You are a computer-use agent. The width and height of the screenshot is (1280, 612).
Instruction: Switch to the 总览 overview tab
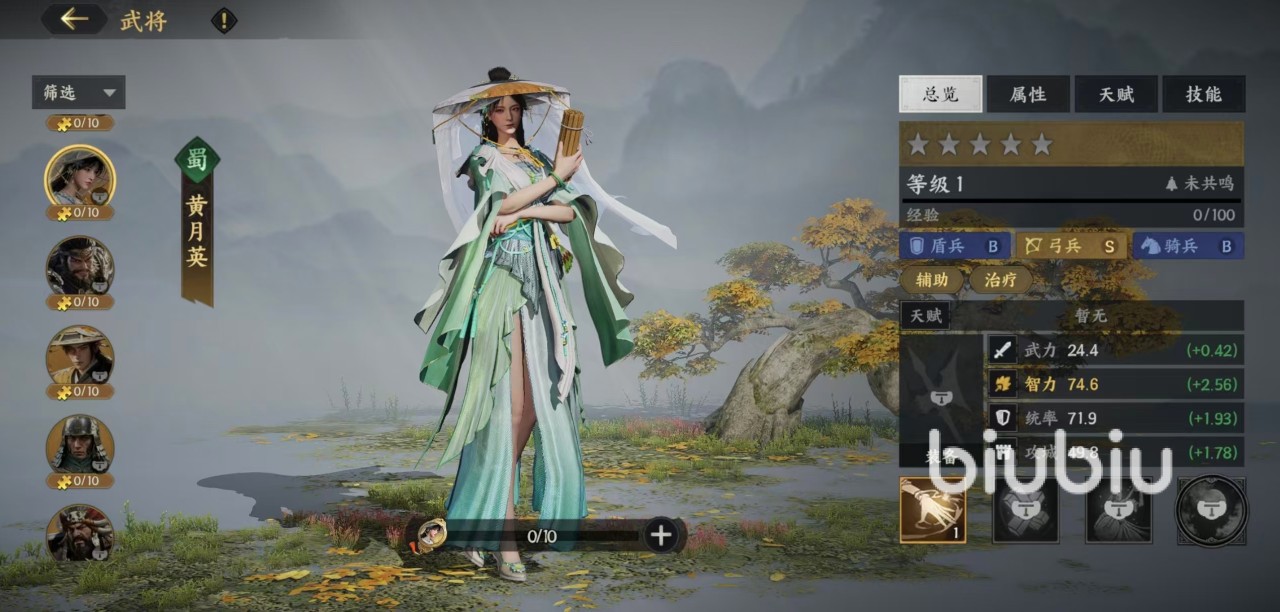940,94
